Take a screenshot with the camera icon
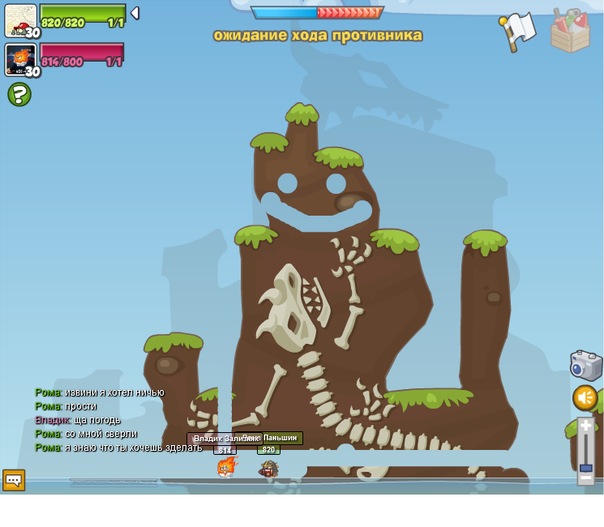 pos(586,365)
